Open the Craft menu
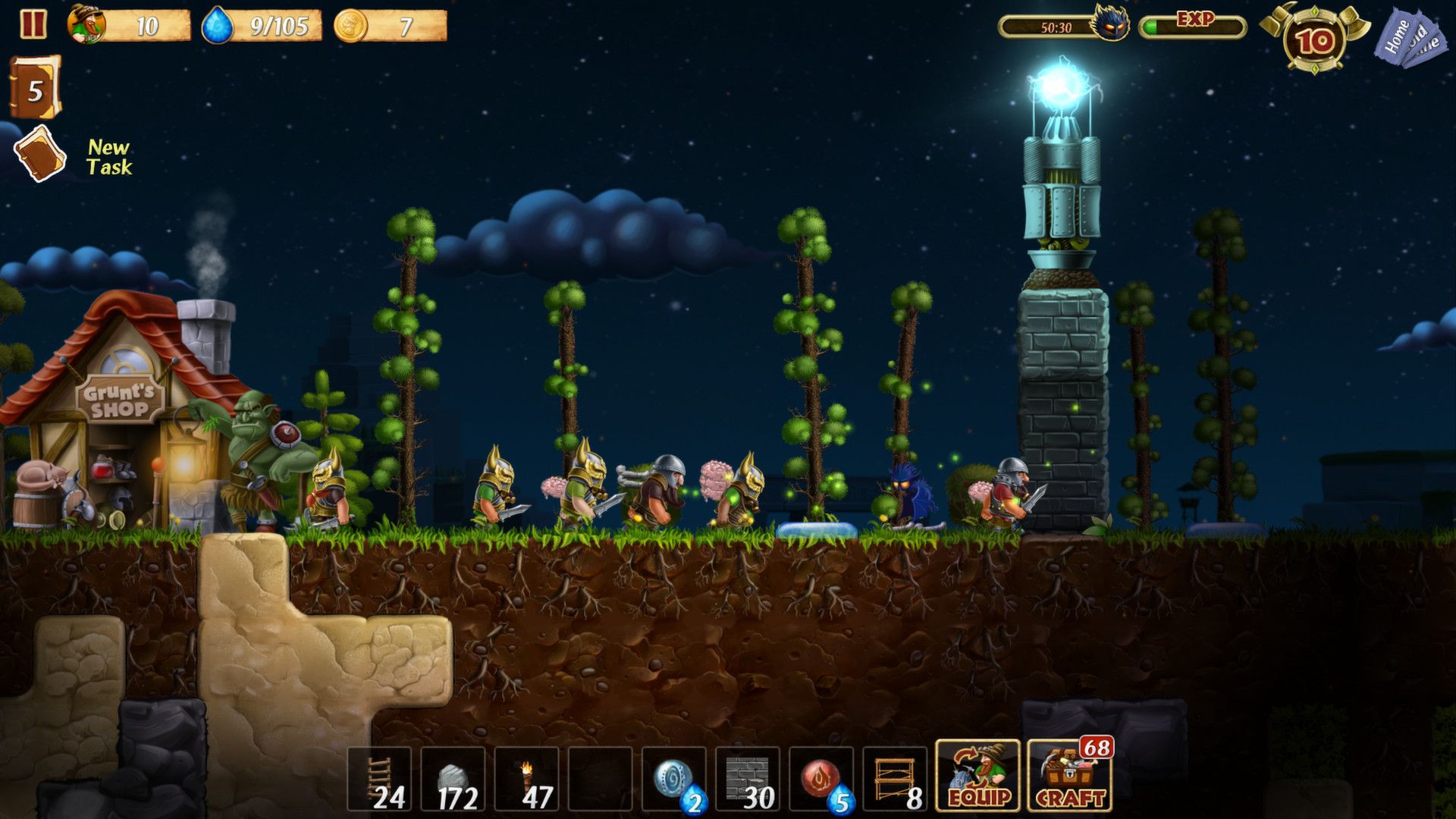1456x819 pixels. 1069,775
